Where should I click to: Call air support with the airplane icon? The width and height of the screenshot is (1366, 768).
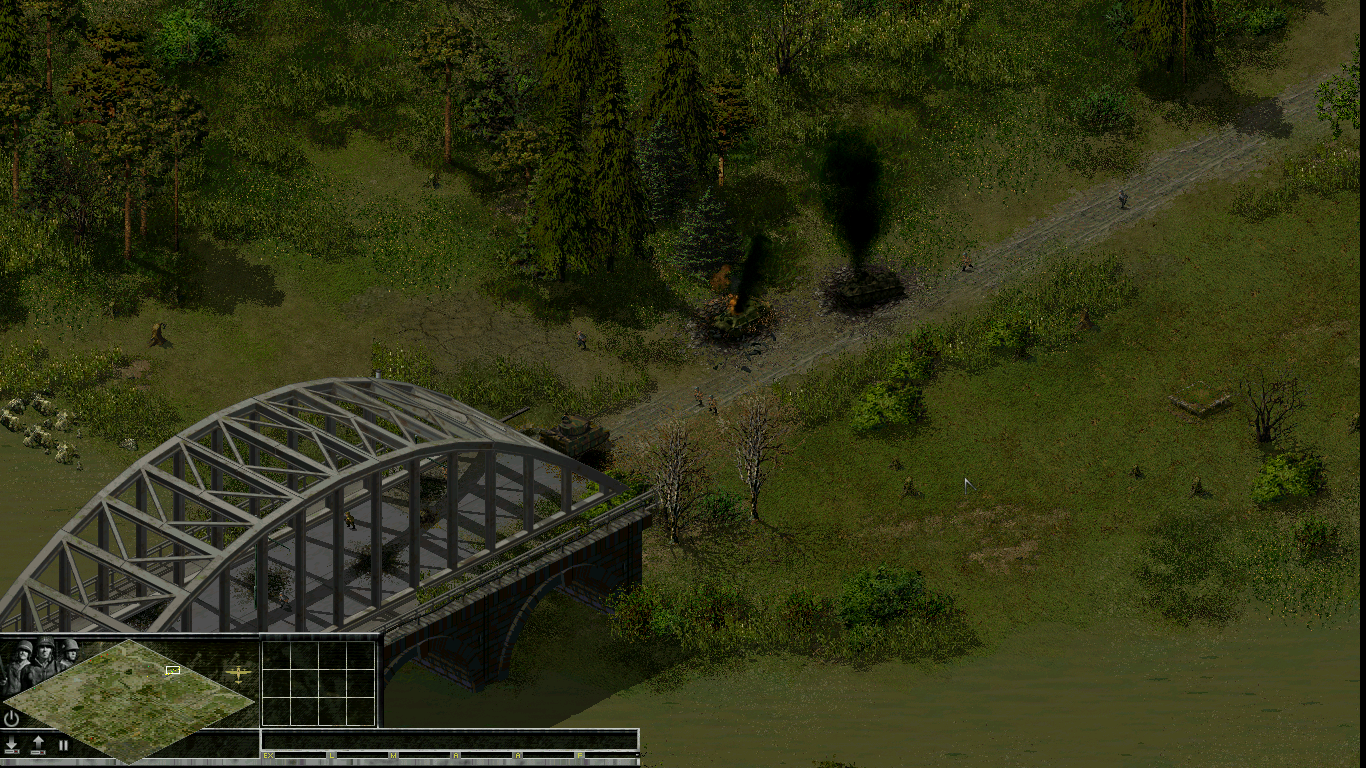[x=238, y=673]
